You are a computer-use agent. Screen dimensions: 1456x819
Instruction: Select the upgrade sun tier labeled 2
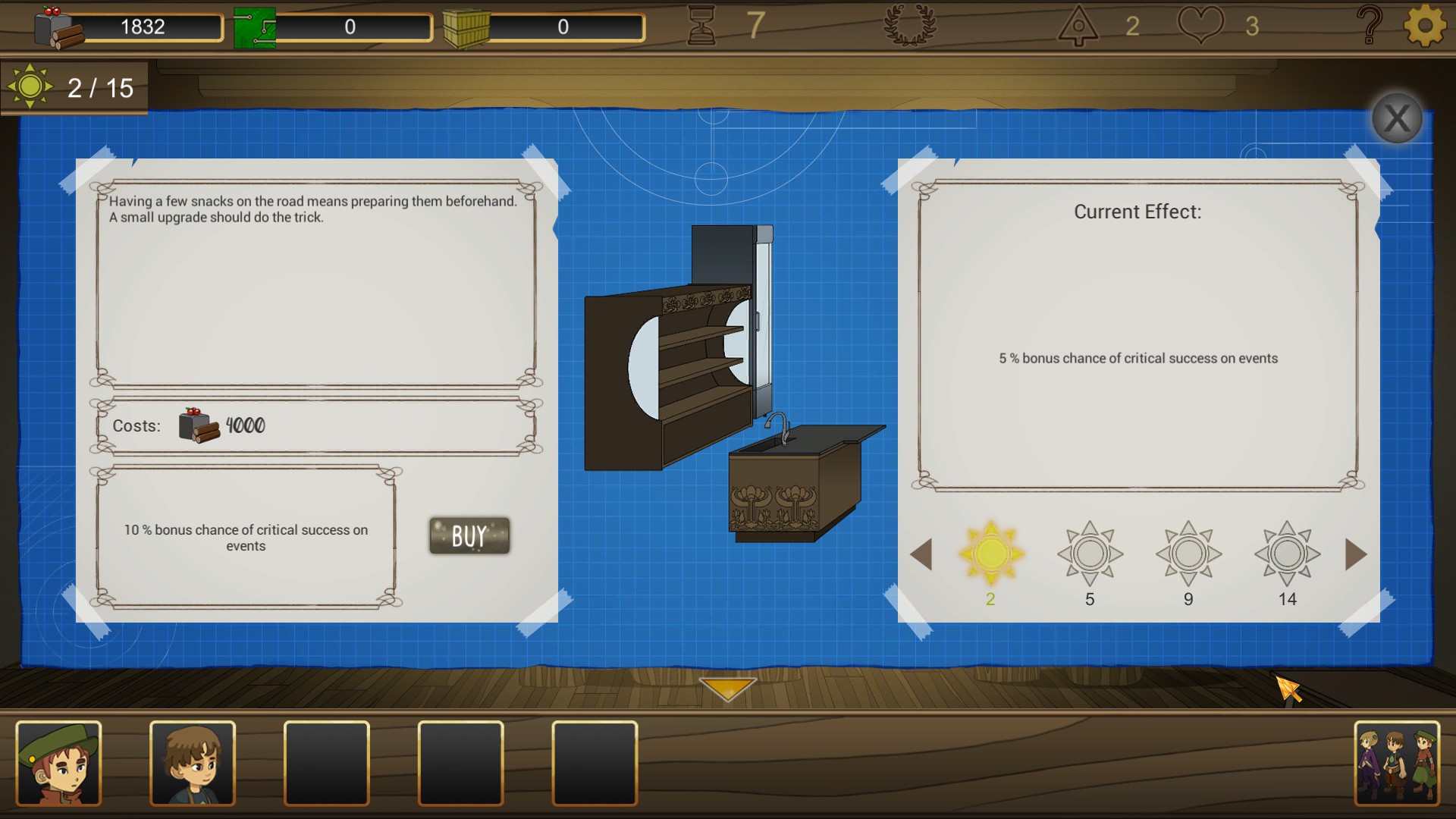tap(990, 554)
